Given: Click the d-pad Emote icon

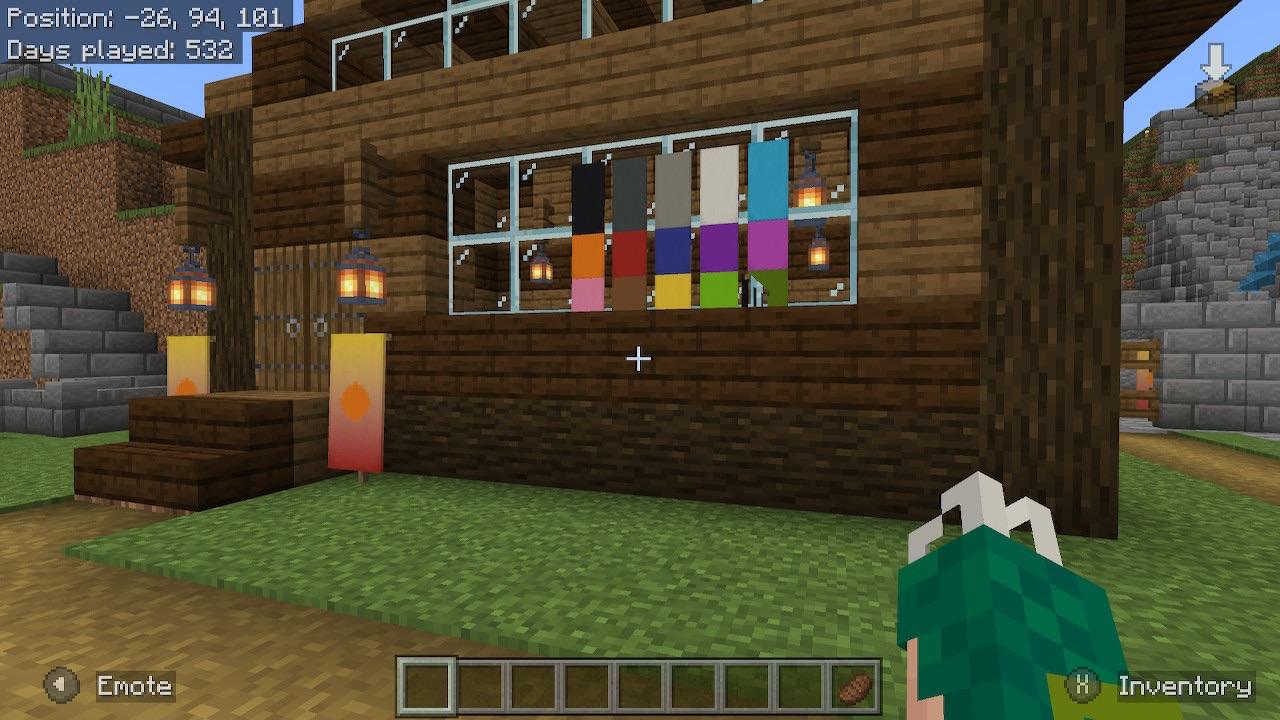Looking at the screenshot, I should [x=63, y=687].
